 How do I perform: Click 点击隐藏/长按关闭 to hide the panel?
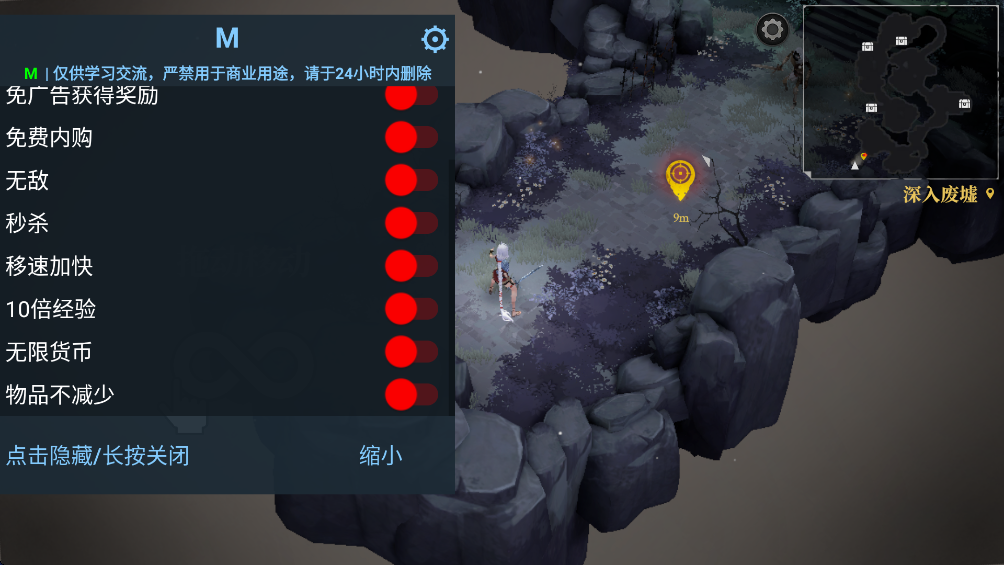[98, 456]
